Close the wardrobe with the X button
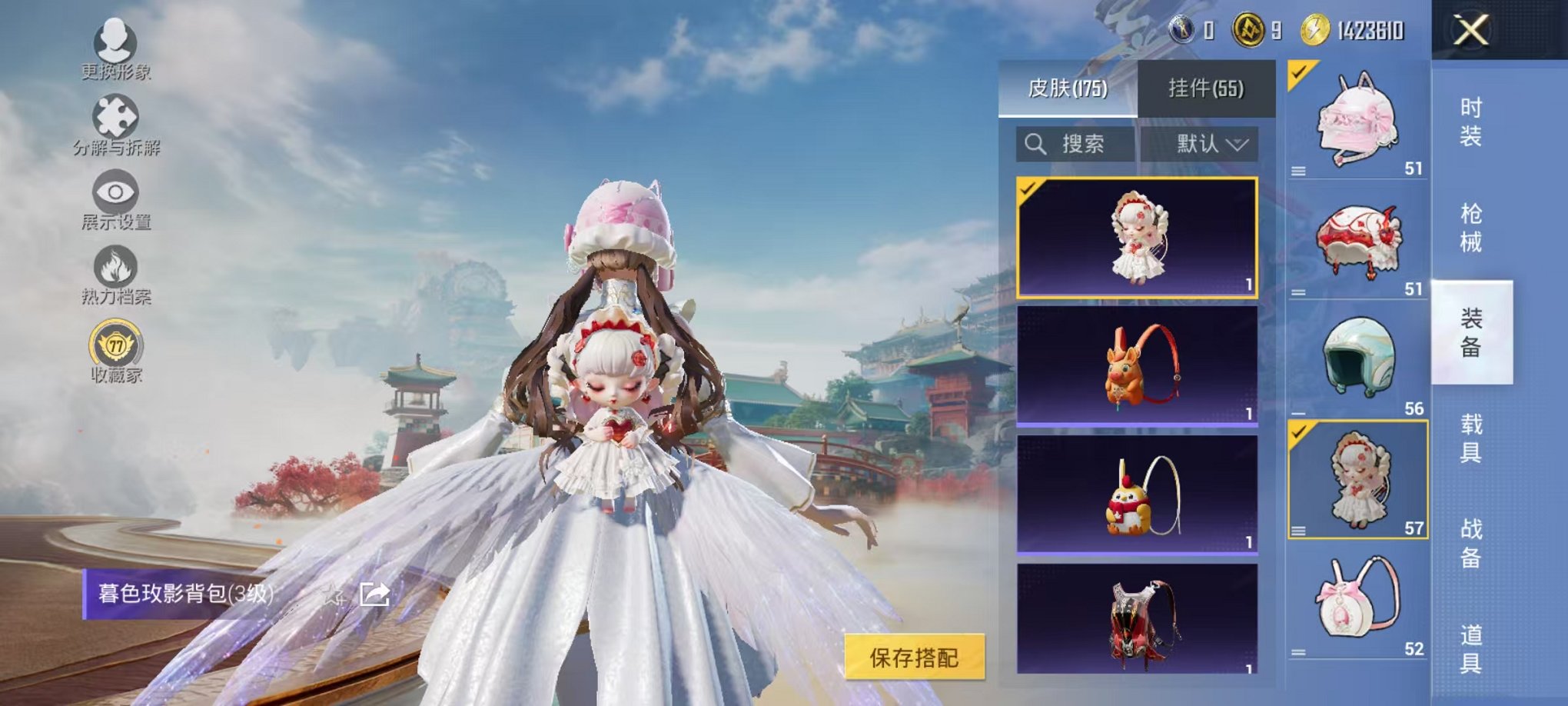Image resolution: width=1568 pixels, height=706 pixels. pos(1470,31)
